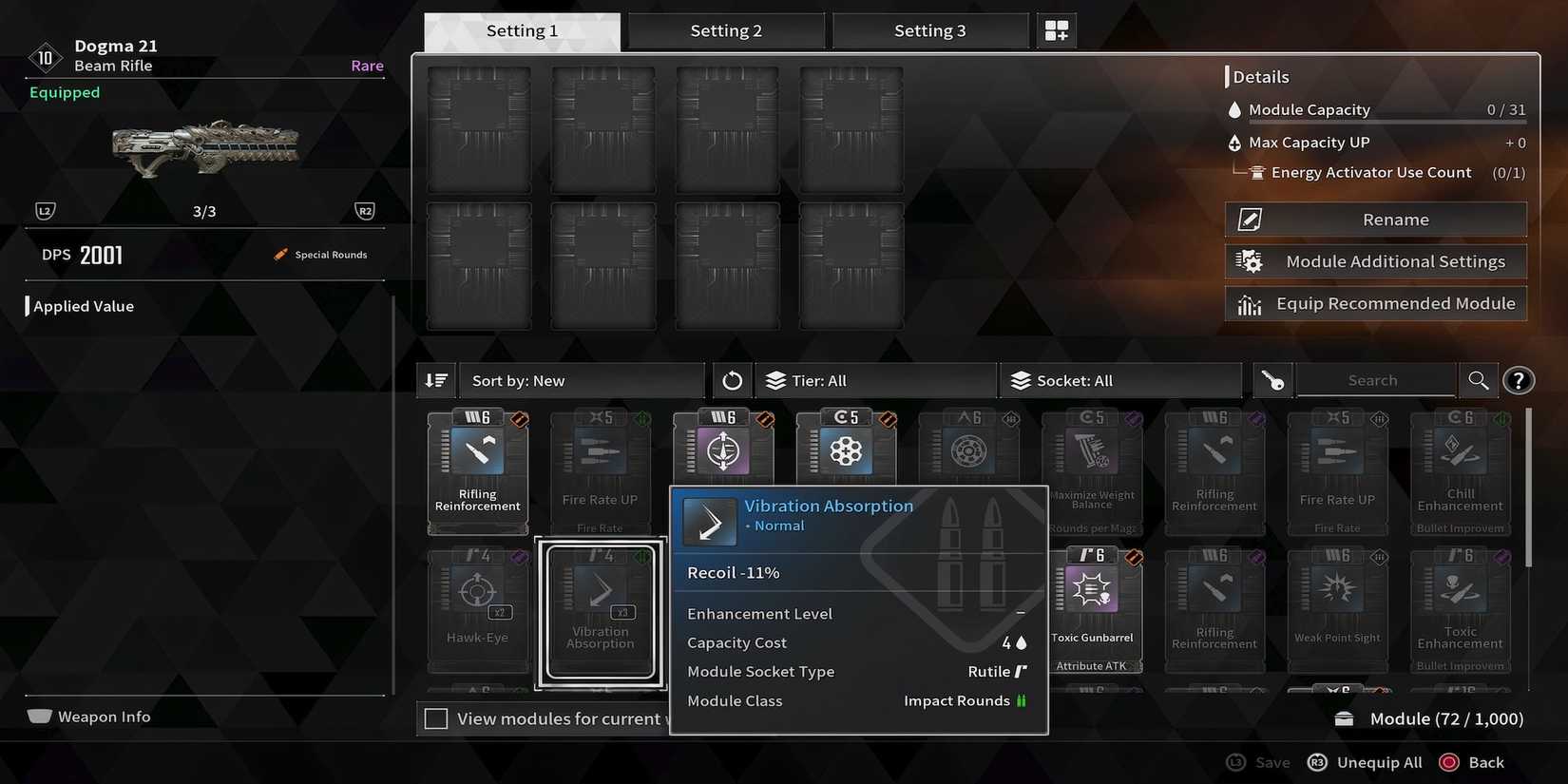Select the Weak Point Sight module
Image resolution: width=1568 pixels, height=784 pixels.
[1337, 608]
